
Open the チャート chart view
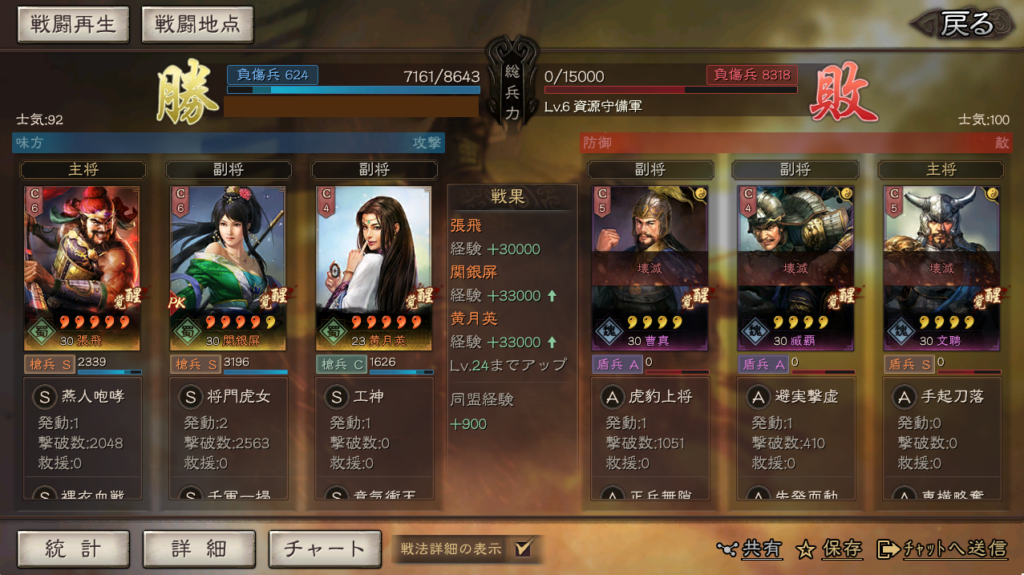pyautogui.click(x=324, y=548)
